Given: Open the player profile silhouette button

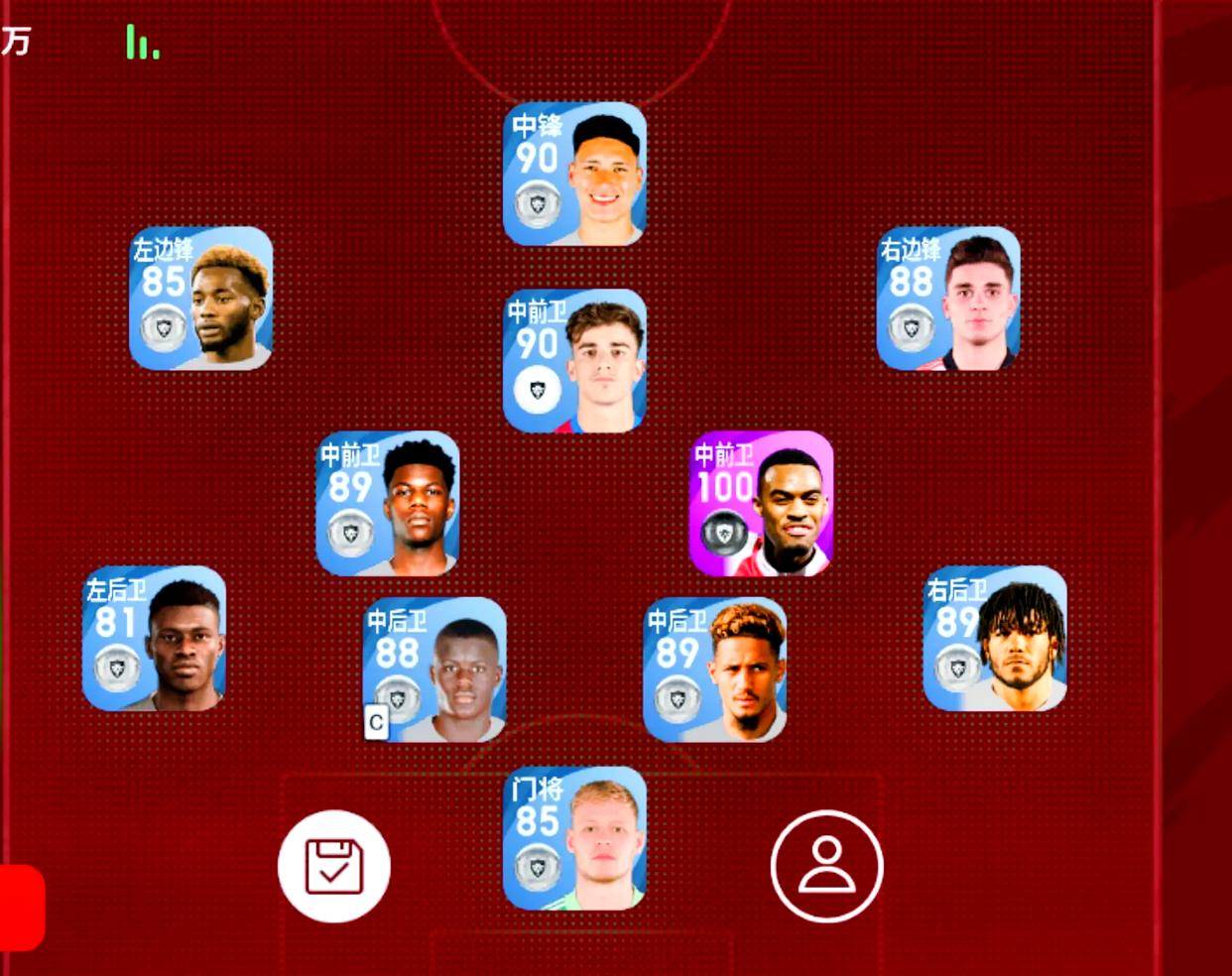Looking at the screenshot, I should coord(826,866).
